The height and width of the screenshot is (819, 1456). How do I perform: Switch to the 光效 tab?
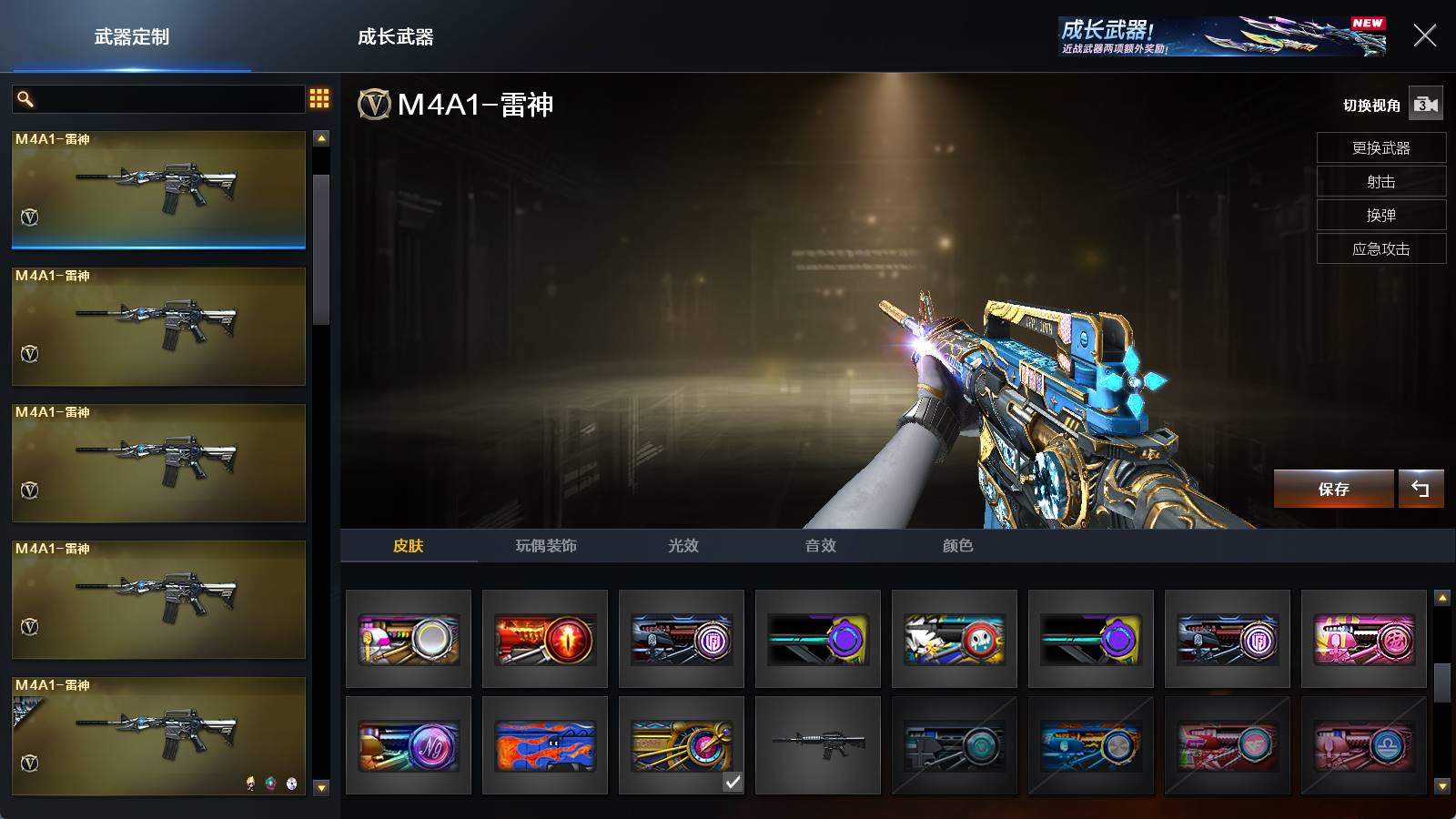[683, 545]
